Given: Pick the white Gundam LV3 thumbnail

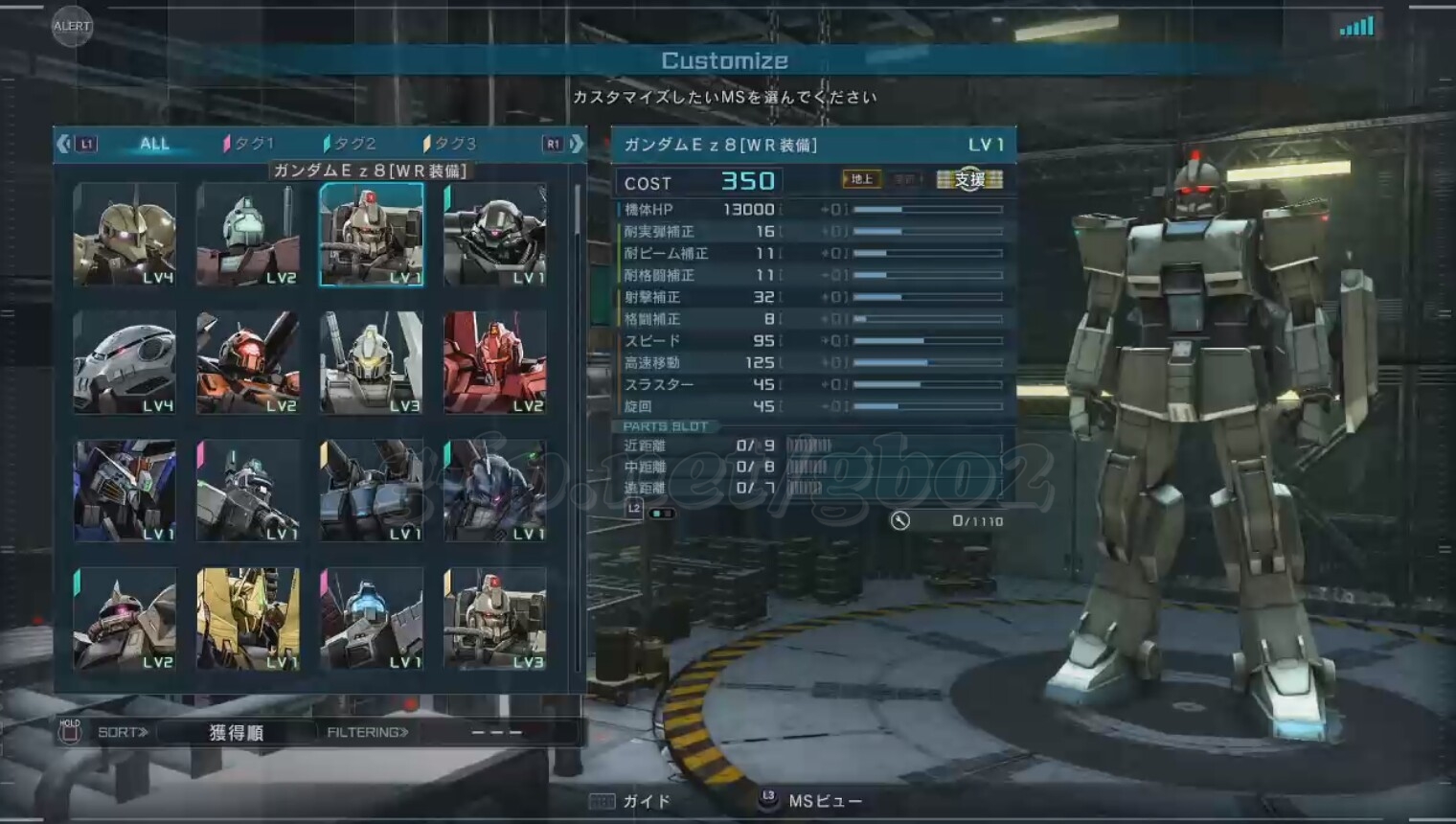Looking at the screenshot, I should click(x=372, y=362).
